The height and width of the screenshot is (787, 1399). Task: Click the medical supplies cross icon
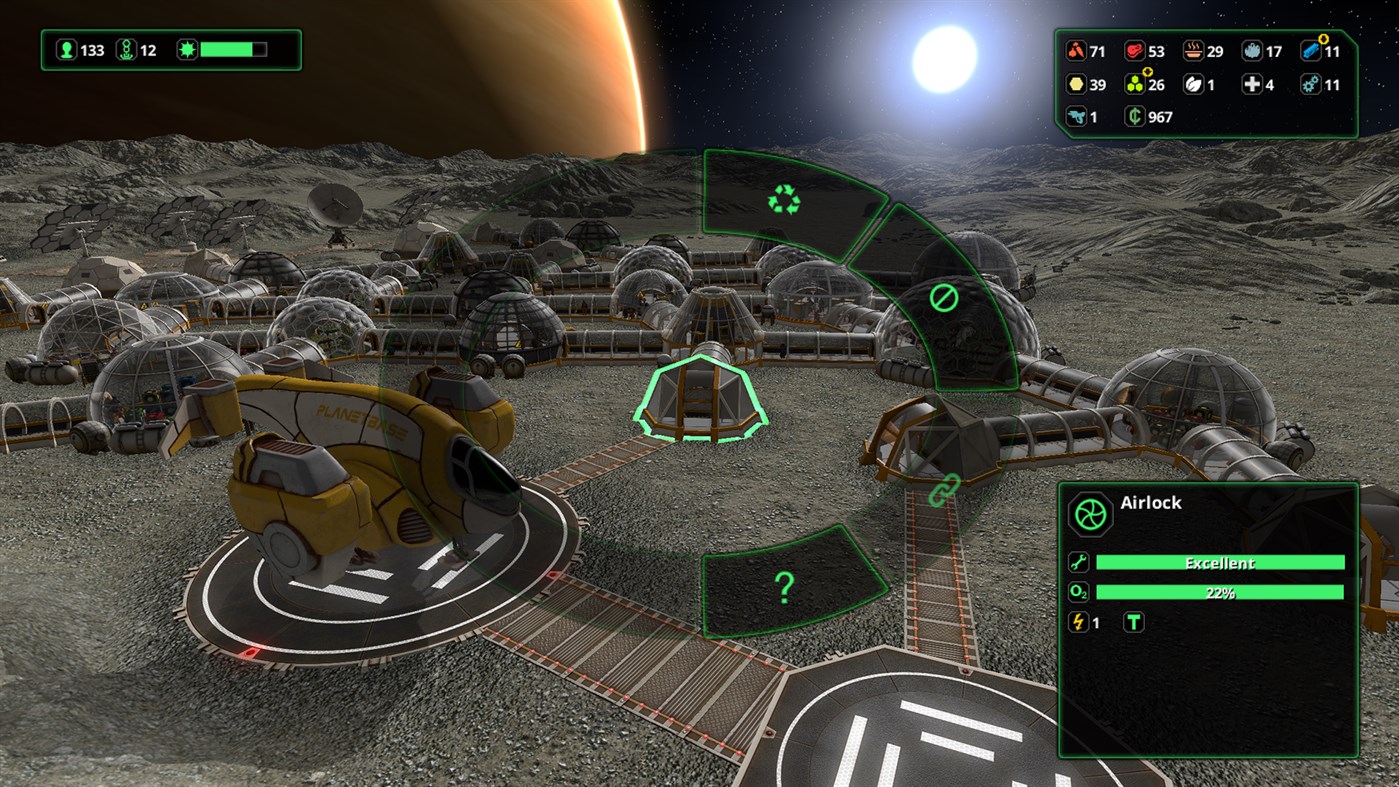[1253, 85]
